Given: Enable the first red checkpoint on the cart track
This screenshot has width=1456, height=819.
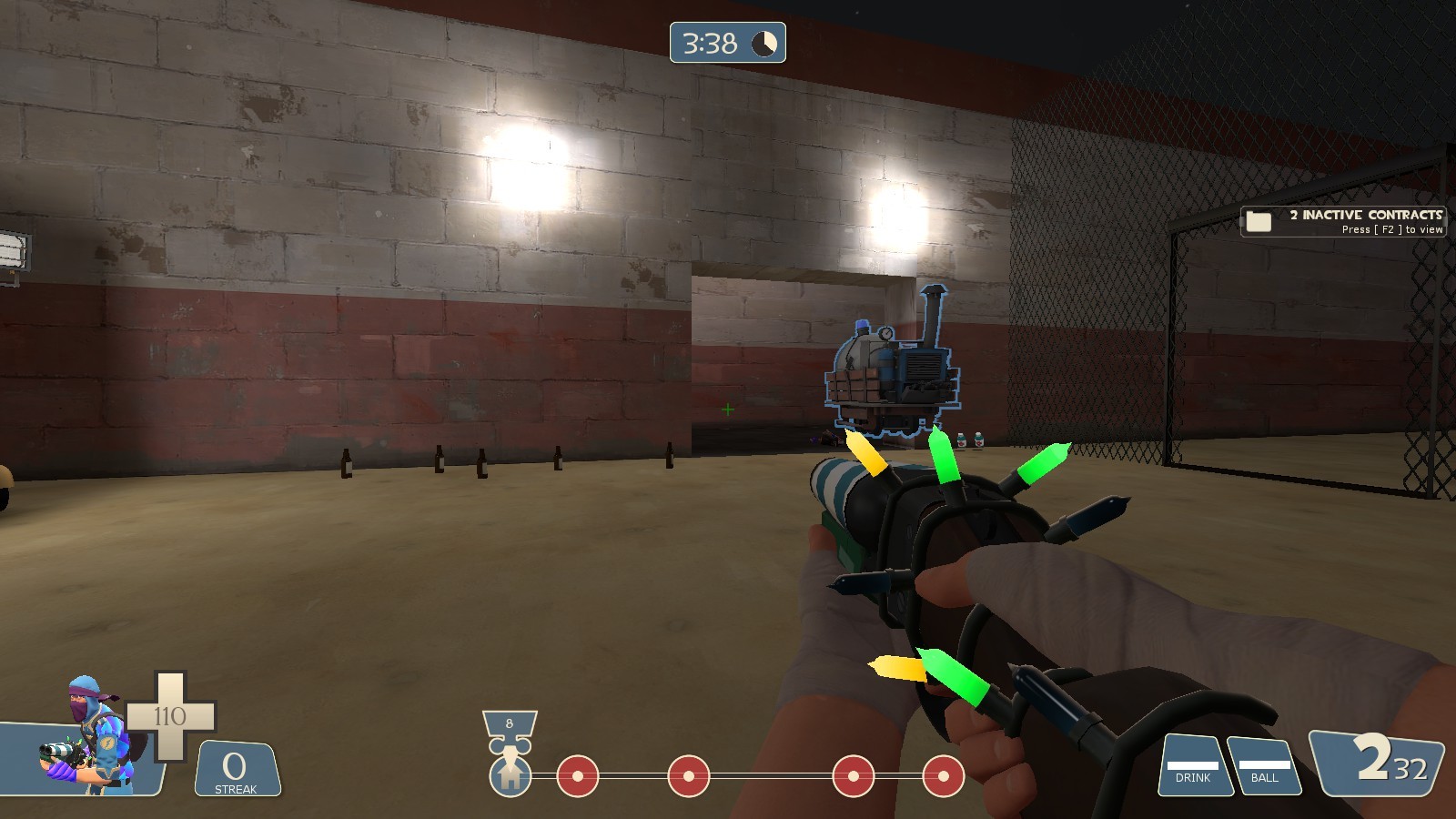Looking at the screenshot, I should tap(576, 778).
